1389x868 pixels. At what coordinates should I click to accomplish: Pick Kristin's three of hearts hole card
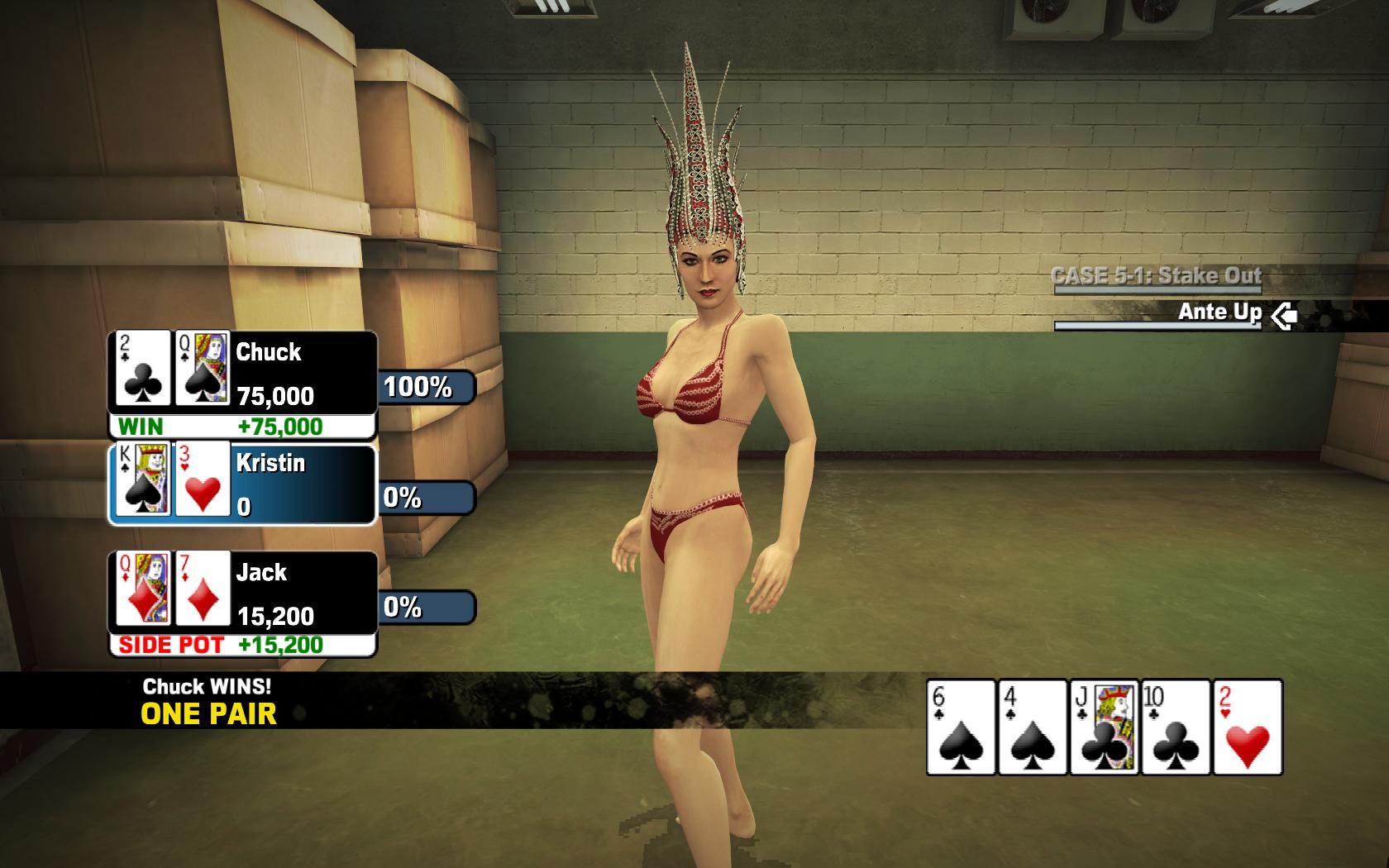[x=203, y=479]
